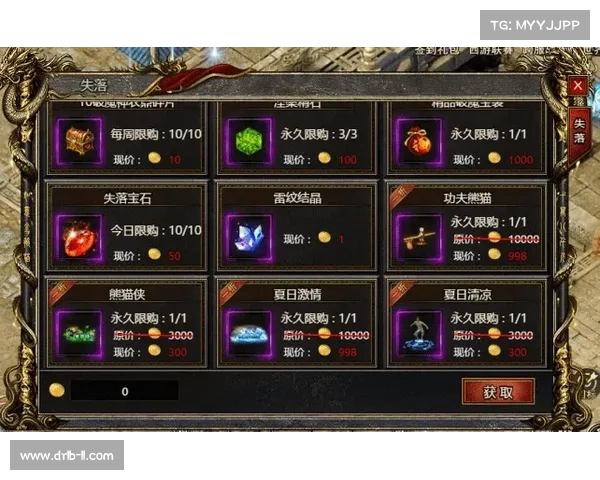
Task: Pick the green cube gem item
Action: coord(244,138)
